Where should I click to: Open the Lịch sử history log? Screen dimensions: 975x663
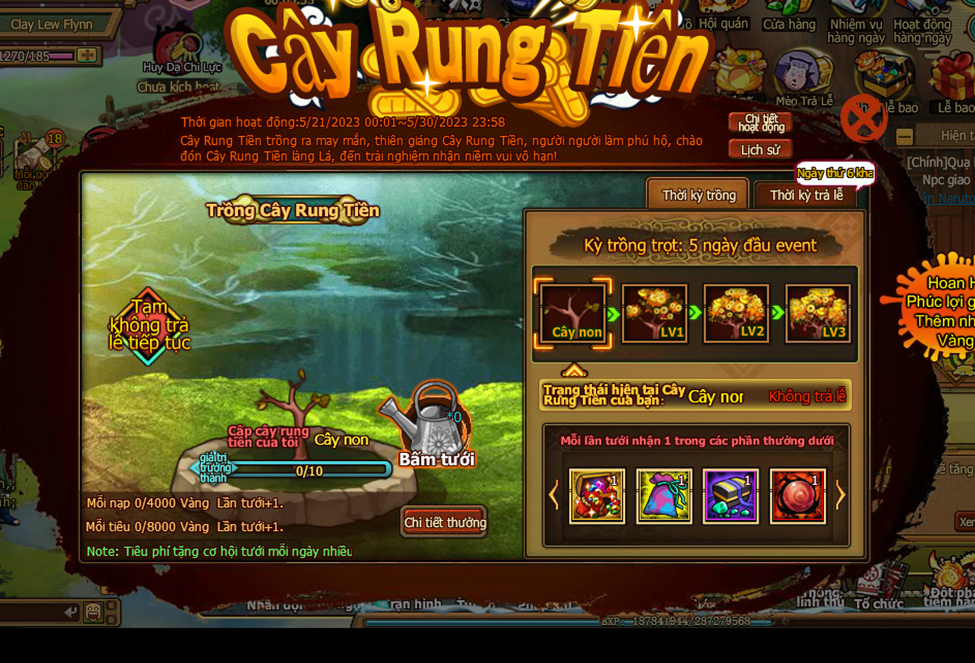tap(760, 150)
